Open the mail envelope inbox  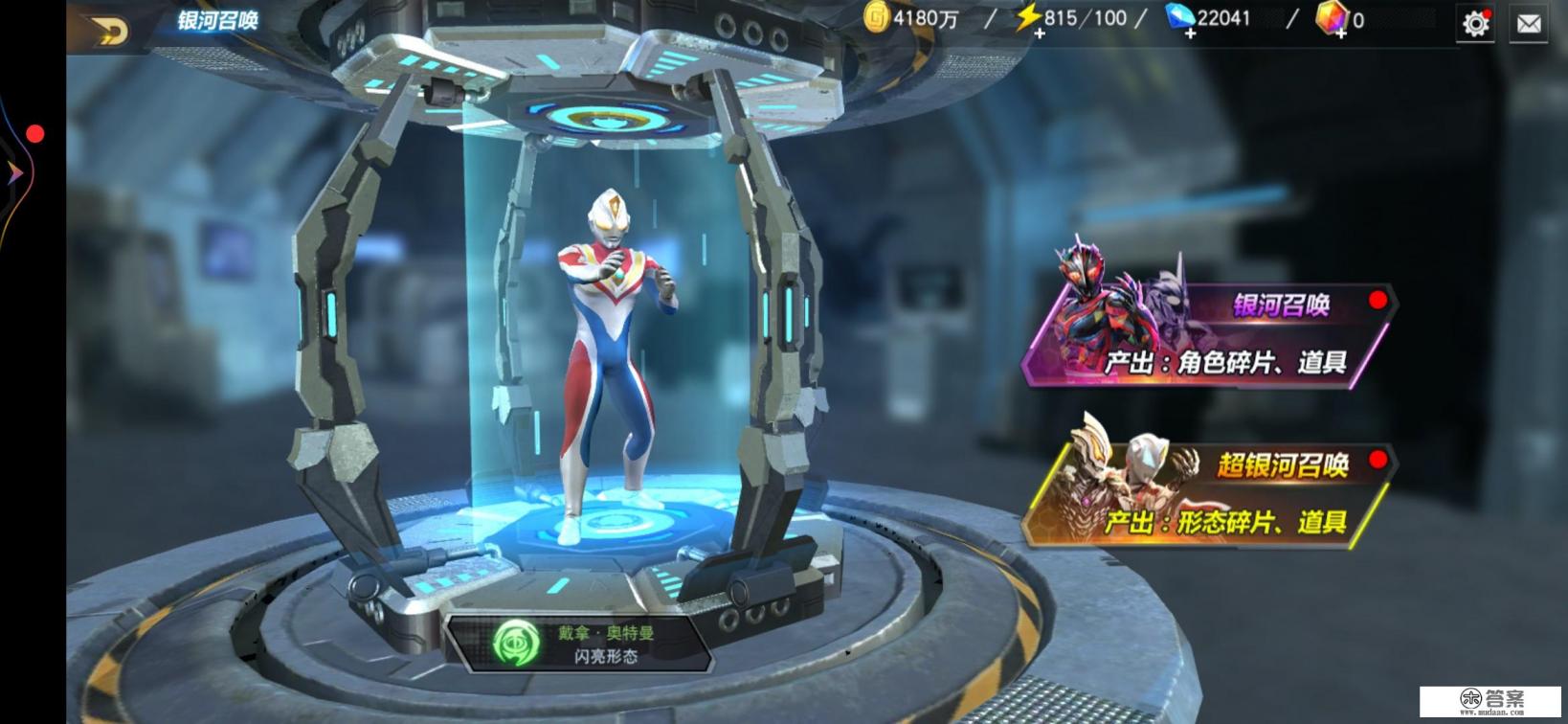[1529, 24]
